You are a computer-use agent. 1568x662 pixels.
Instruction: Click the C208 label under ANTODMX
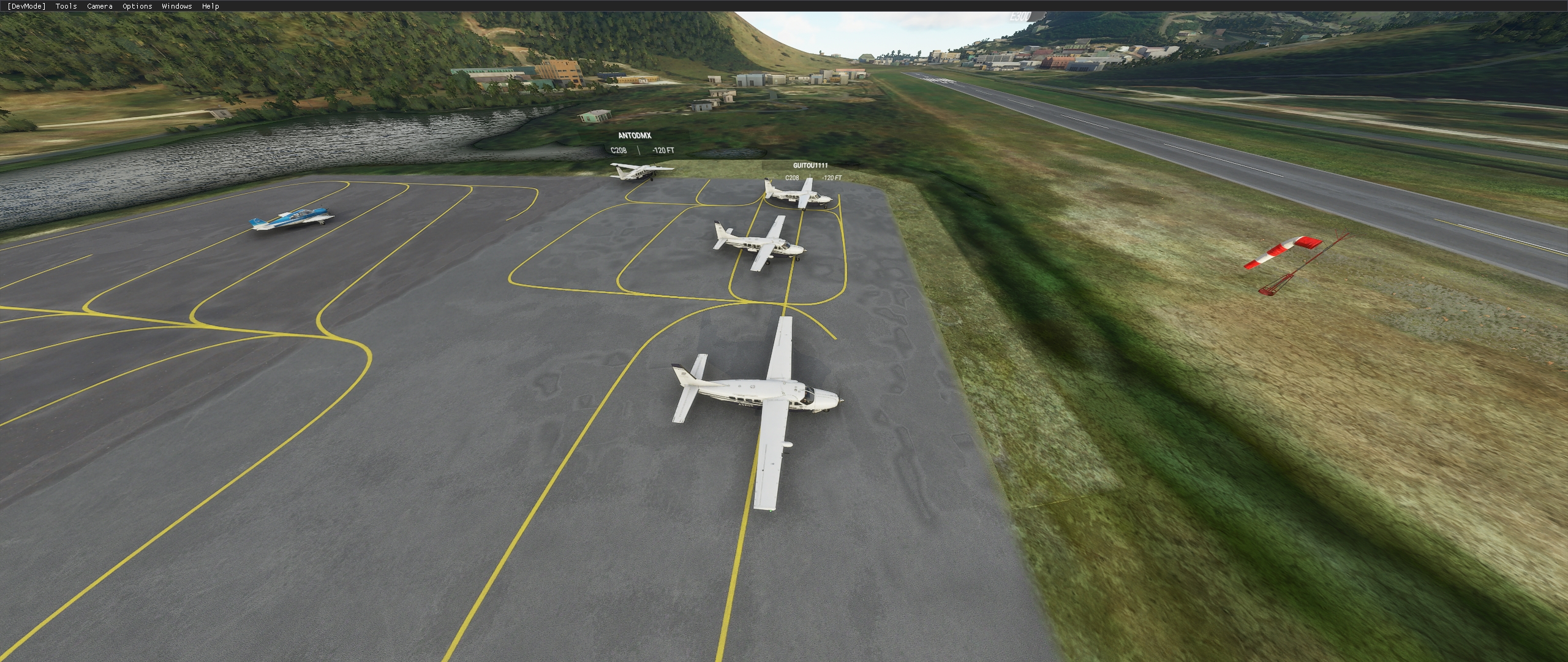click(x=618, y=149)
